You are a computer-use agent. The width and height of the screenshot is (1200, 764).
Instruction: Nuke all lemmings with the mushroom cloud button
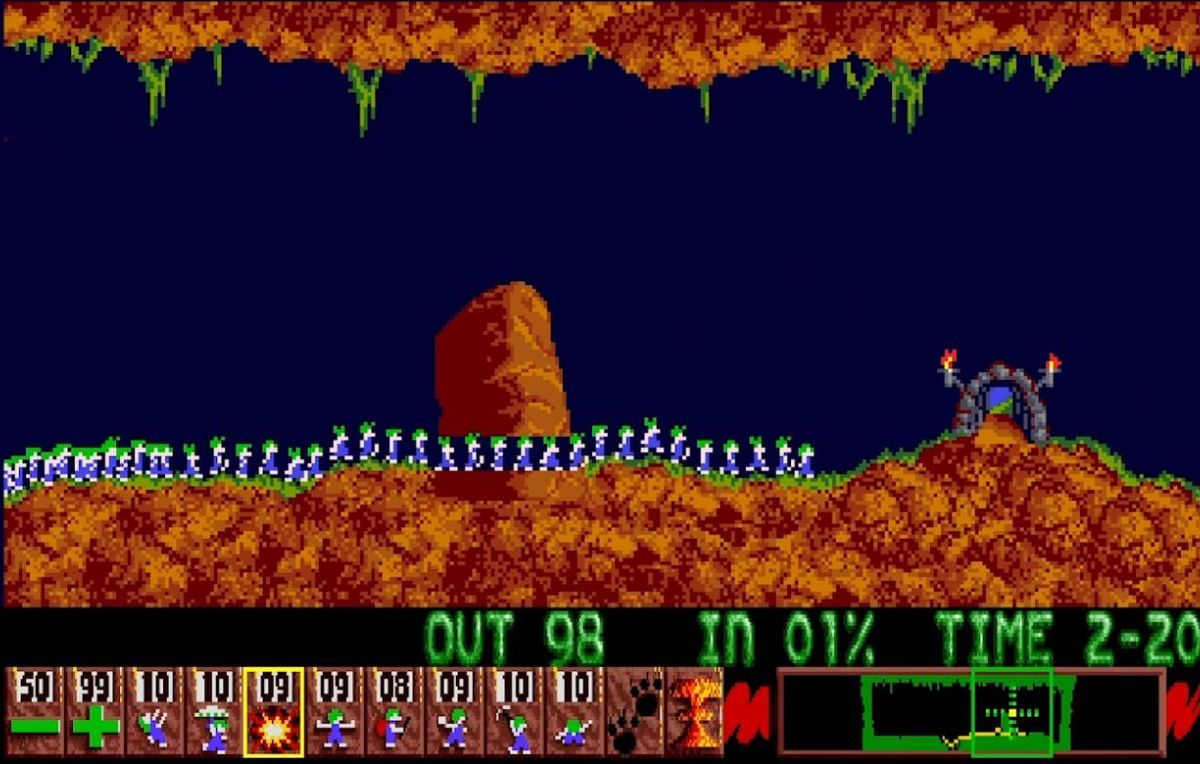(693, 712)
